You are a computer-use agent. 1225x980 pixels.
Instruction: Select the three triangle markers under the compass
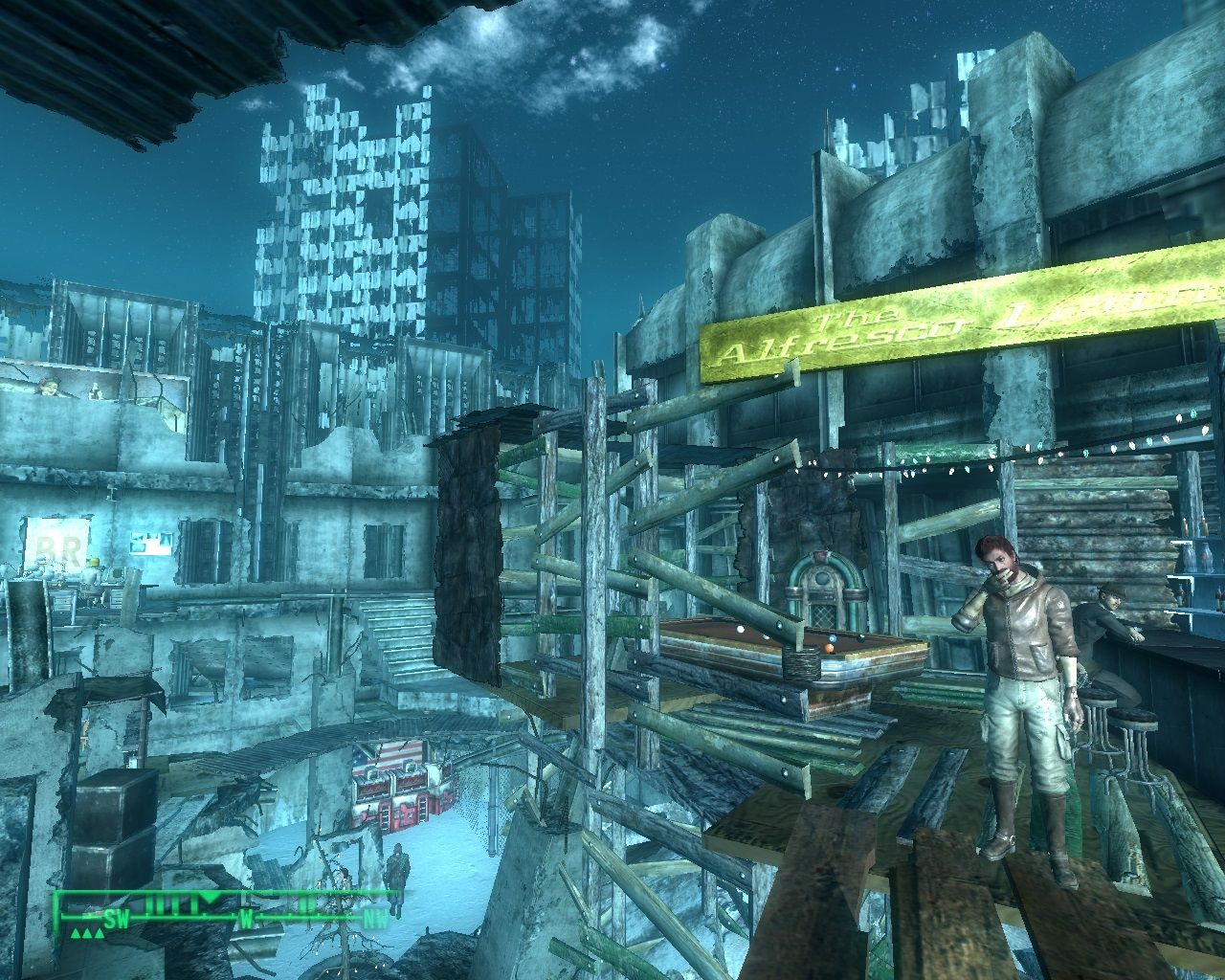(x=86, y=933)
